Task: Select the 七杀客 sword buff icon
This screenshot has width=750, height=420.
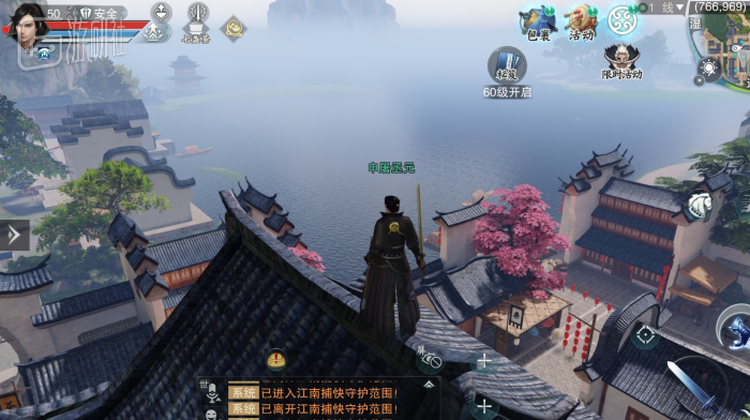Action: [197, 22]
